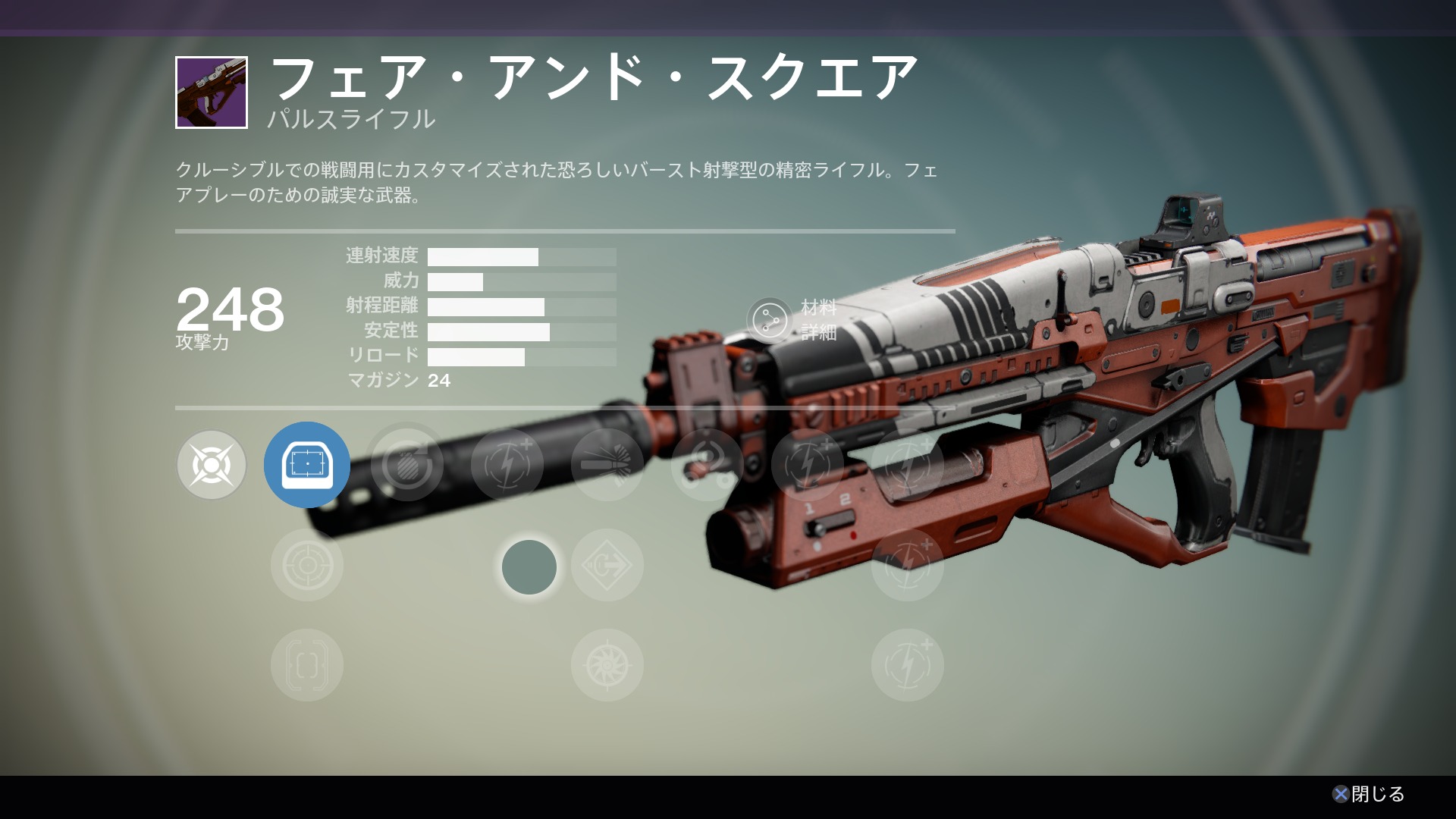The width and height of the screenshot is (1456, 819).
Task: Select the crosshair reticle sight perk
Action: (307, 565)
